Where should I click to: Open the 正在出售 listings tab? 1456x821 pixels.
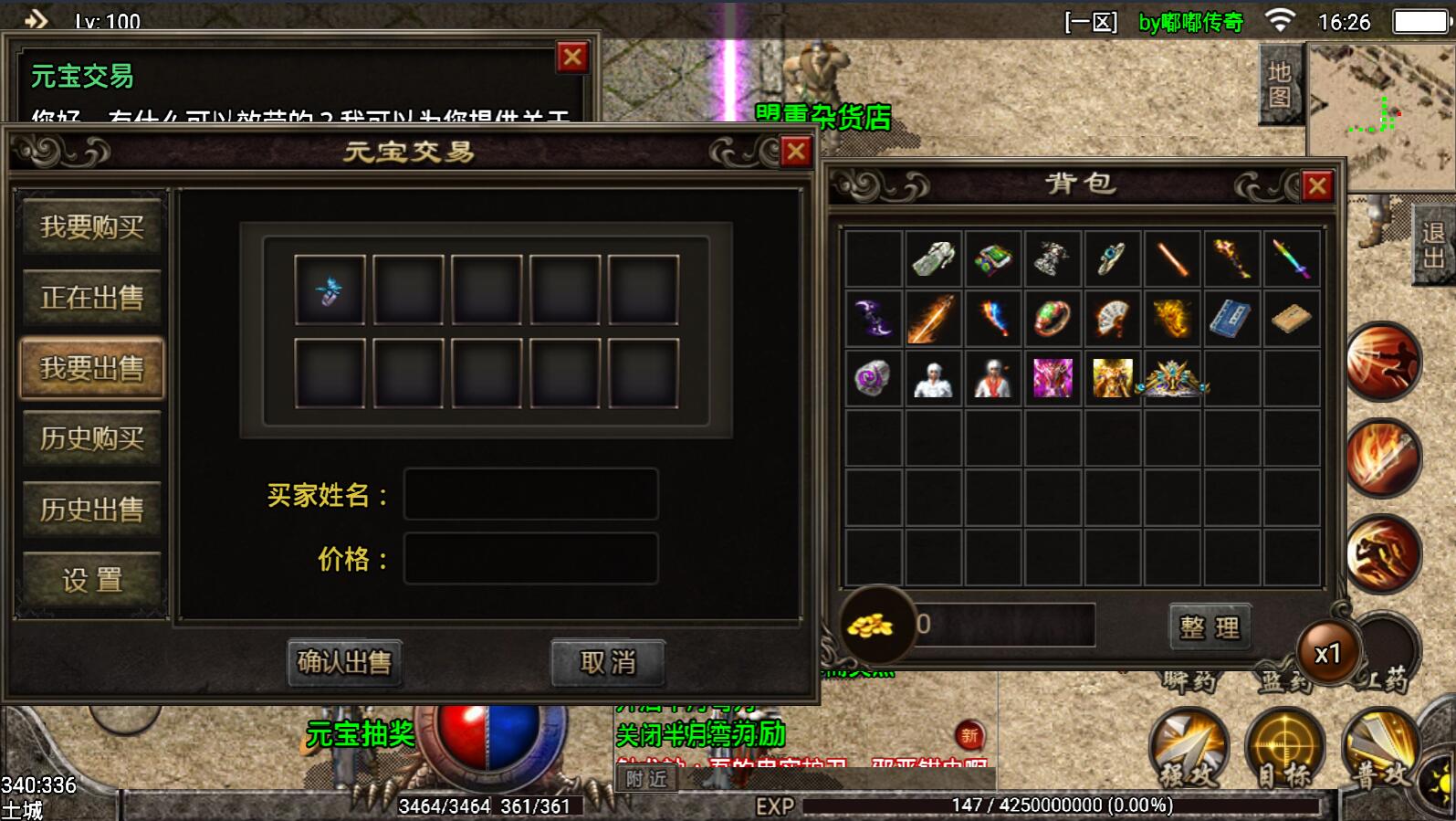click(x=91, y=298)
